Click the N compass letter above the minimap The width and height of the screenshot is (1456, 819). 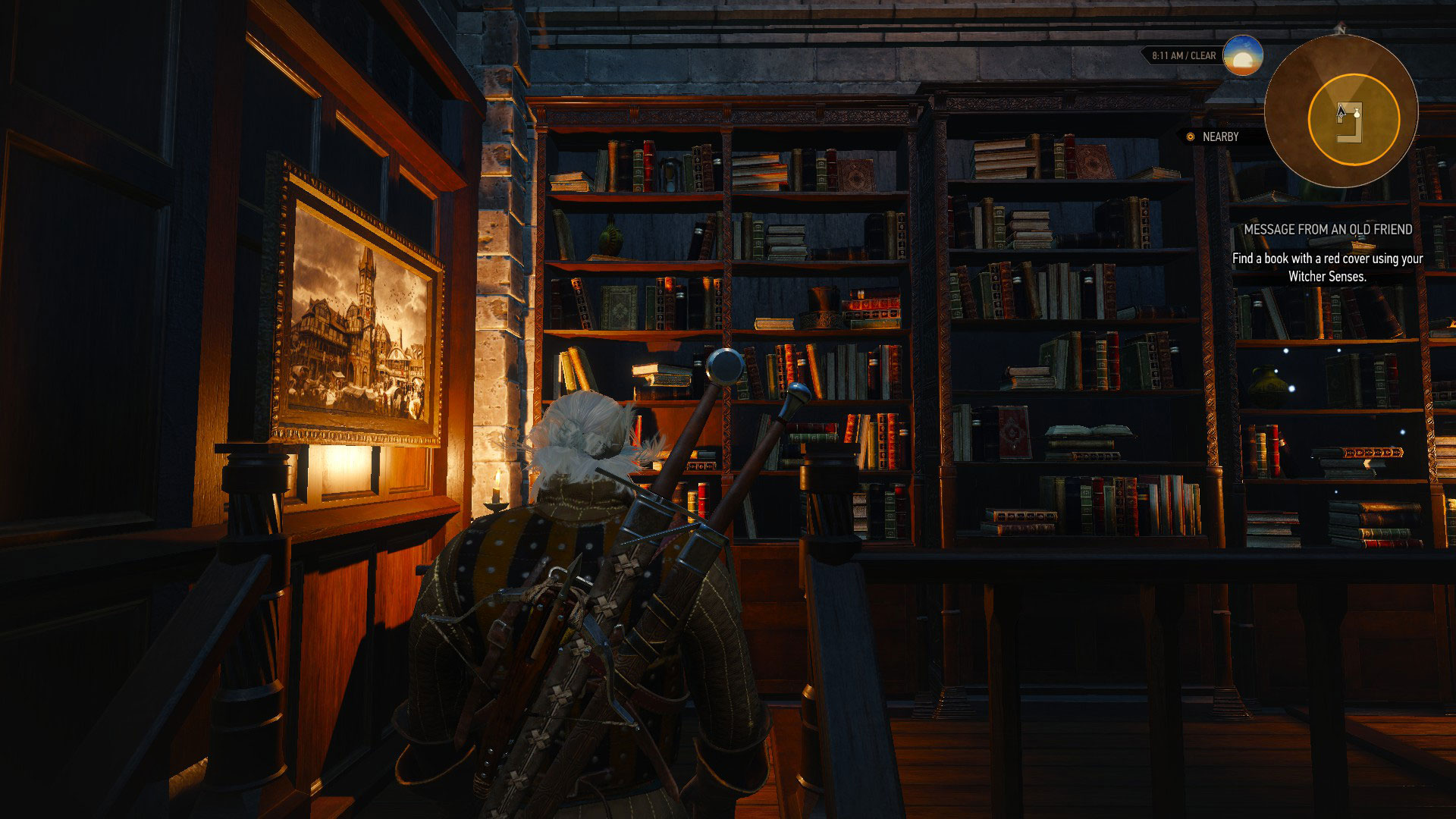1343,30
